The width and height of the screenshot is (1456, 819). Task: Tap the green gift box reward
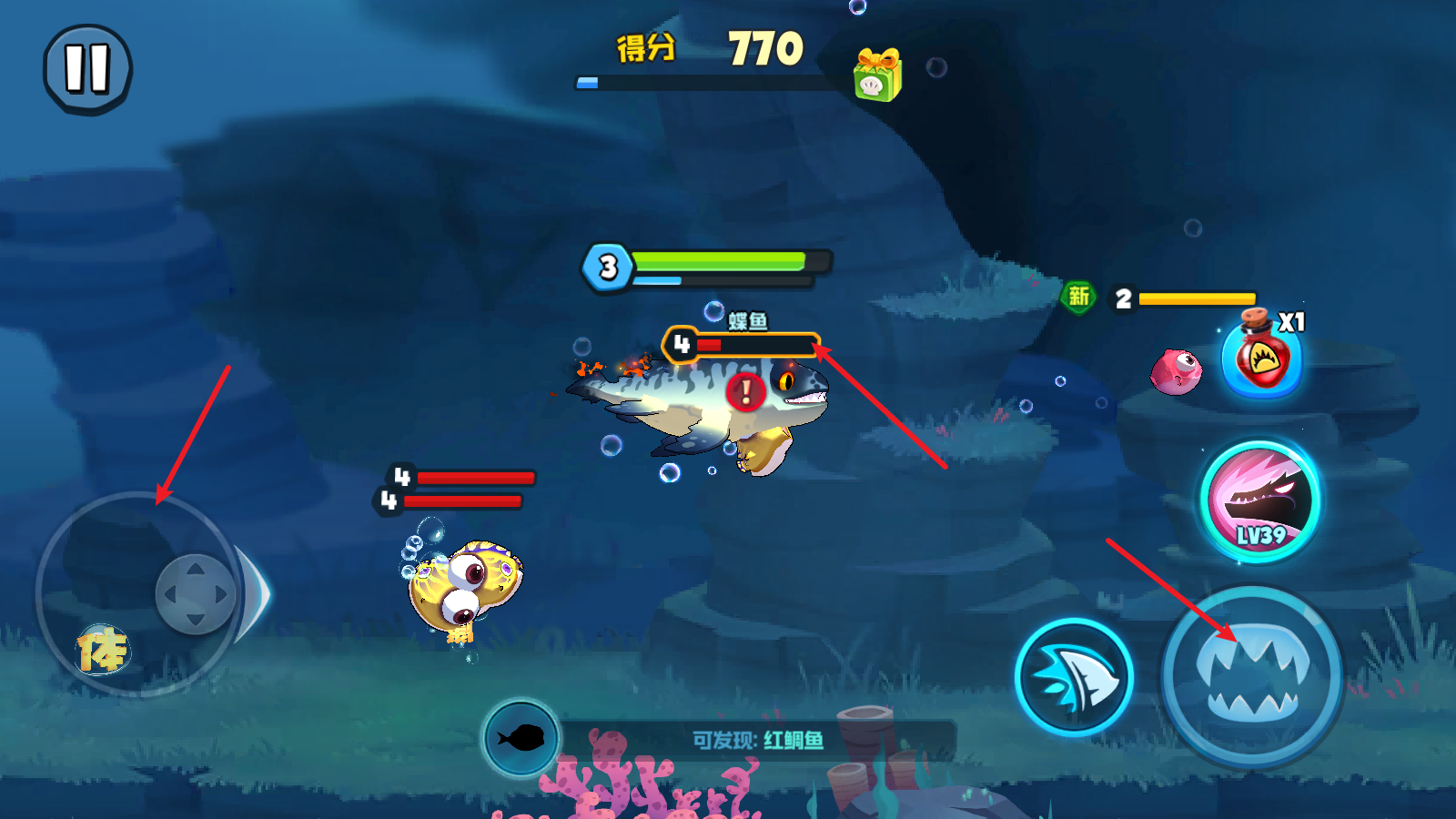[877, 75]
